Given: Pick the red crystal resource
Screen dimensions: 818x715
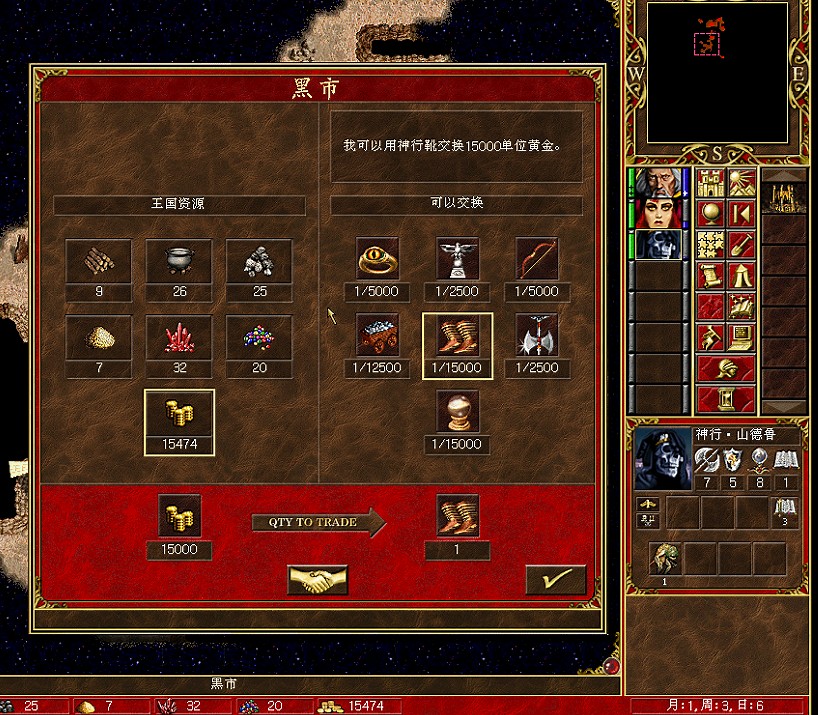Looking at the screenshot, I should [180, 337].
